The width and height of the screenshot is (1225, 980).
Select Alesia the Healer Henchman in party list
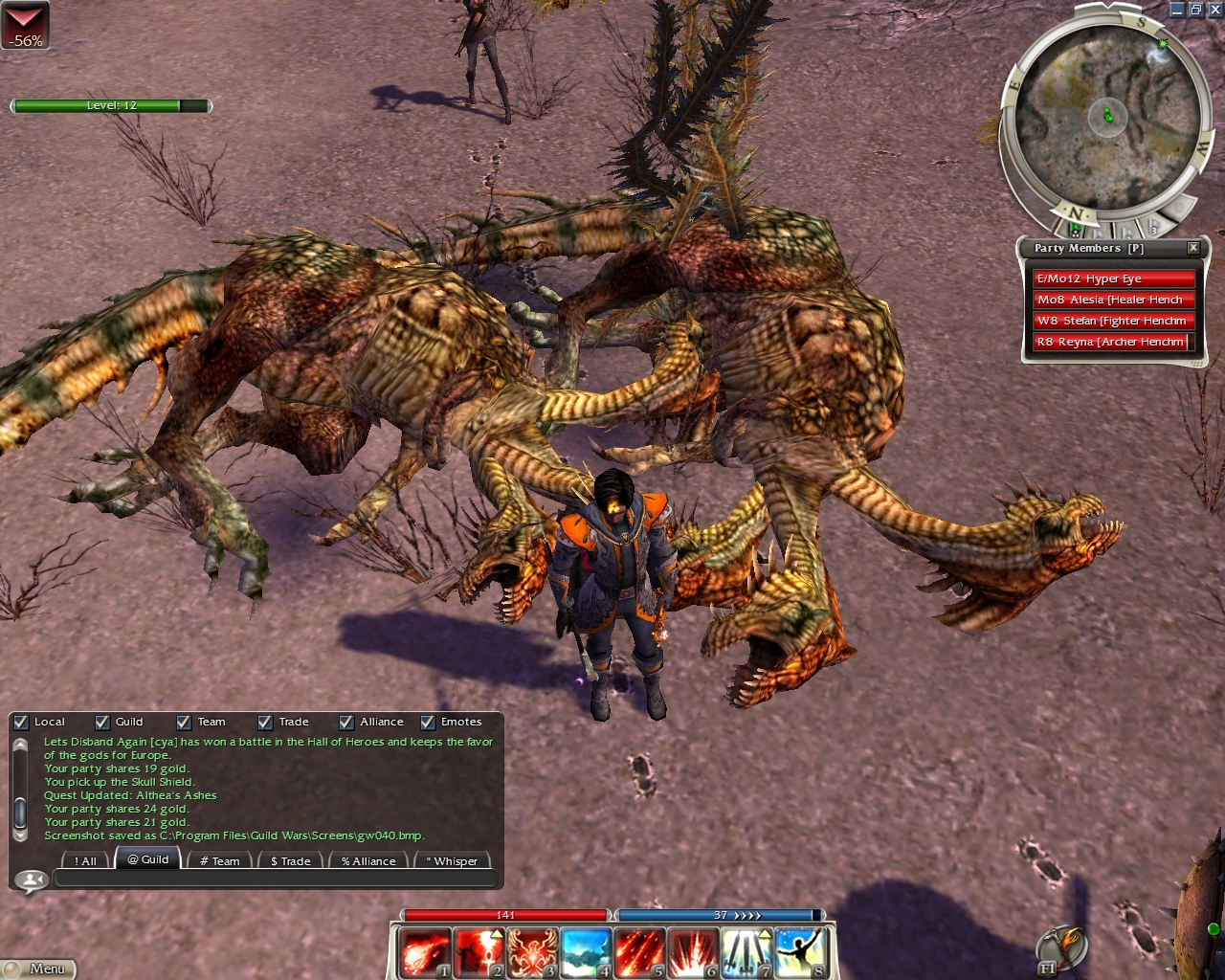coord(1113,300)
